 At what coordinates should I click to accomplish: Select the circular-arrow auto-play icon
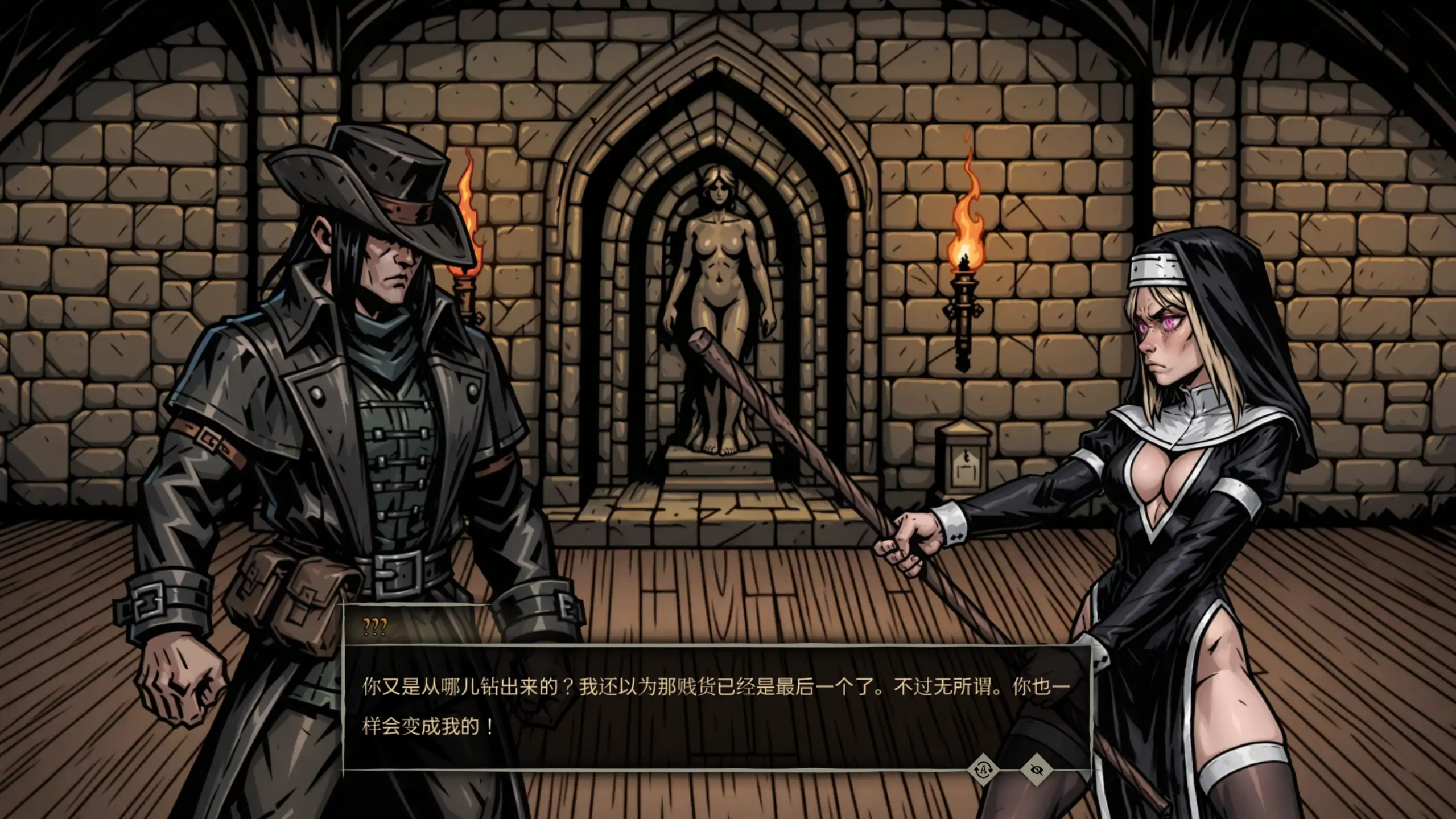[984, 771]
